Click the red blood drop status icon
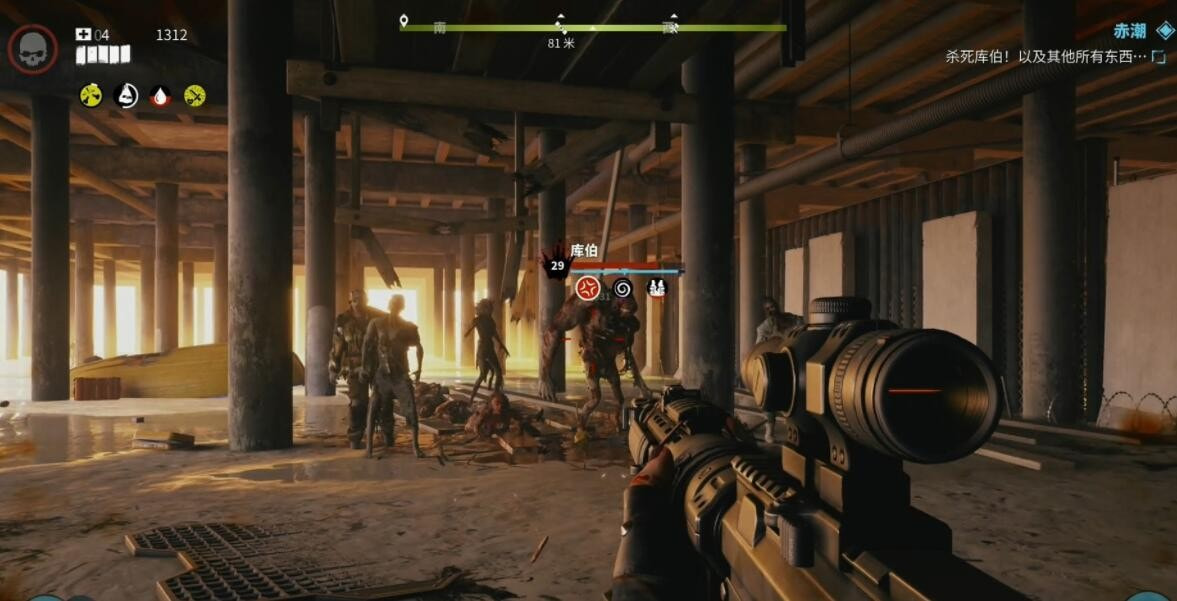 click(161, 95)
